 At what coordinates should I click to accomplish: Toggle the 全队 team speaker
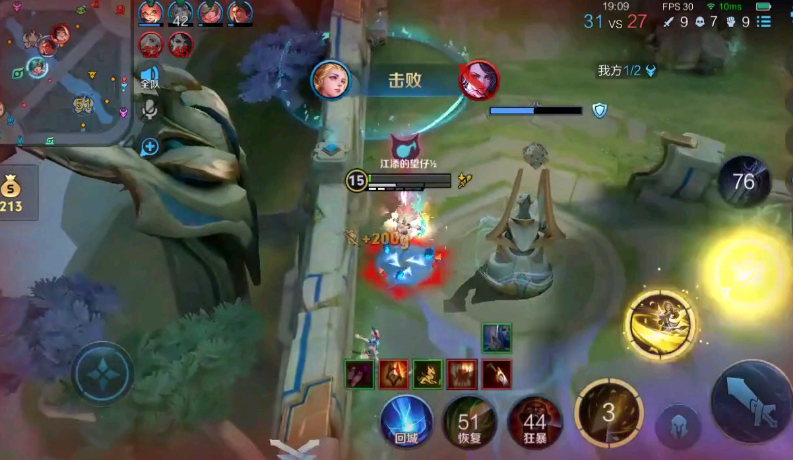point(150,78)
